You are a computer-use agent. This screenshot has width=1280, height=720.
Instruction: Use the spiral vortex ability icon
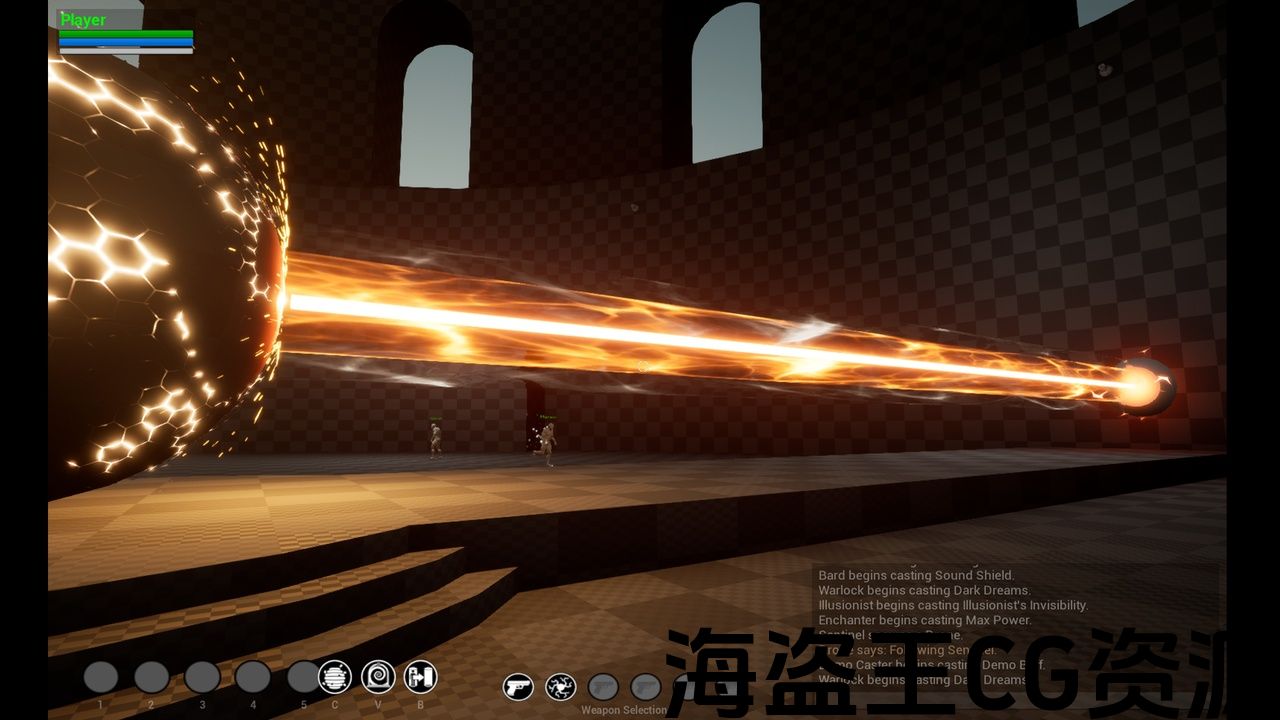[x=378, y=677]
